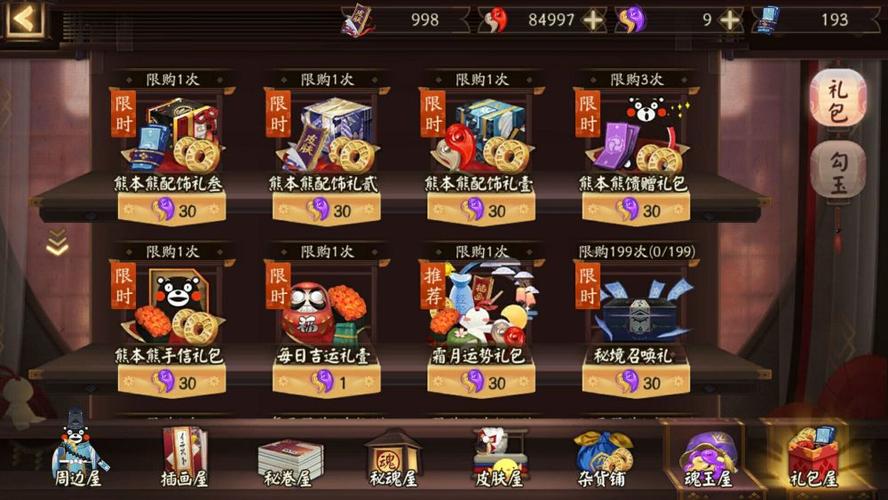Add more gold coins with plus button
This screenshot has width=888, height=500.
[x=594, y=20]
